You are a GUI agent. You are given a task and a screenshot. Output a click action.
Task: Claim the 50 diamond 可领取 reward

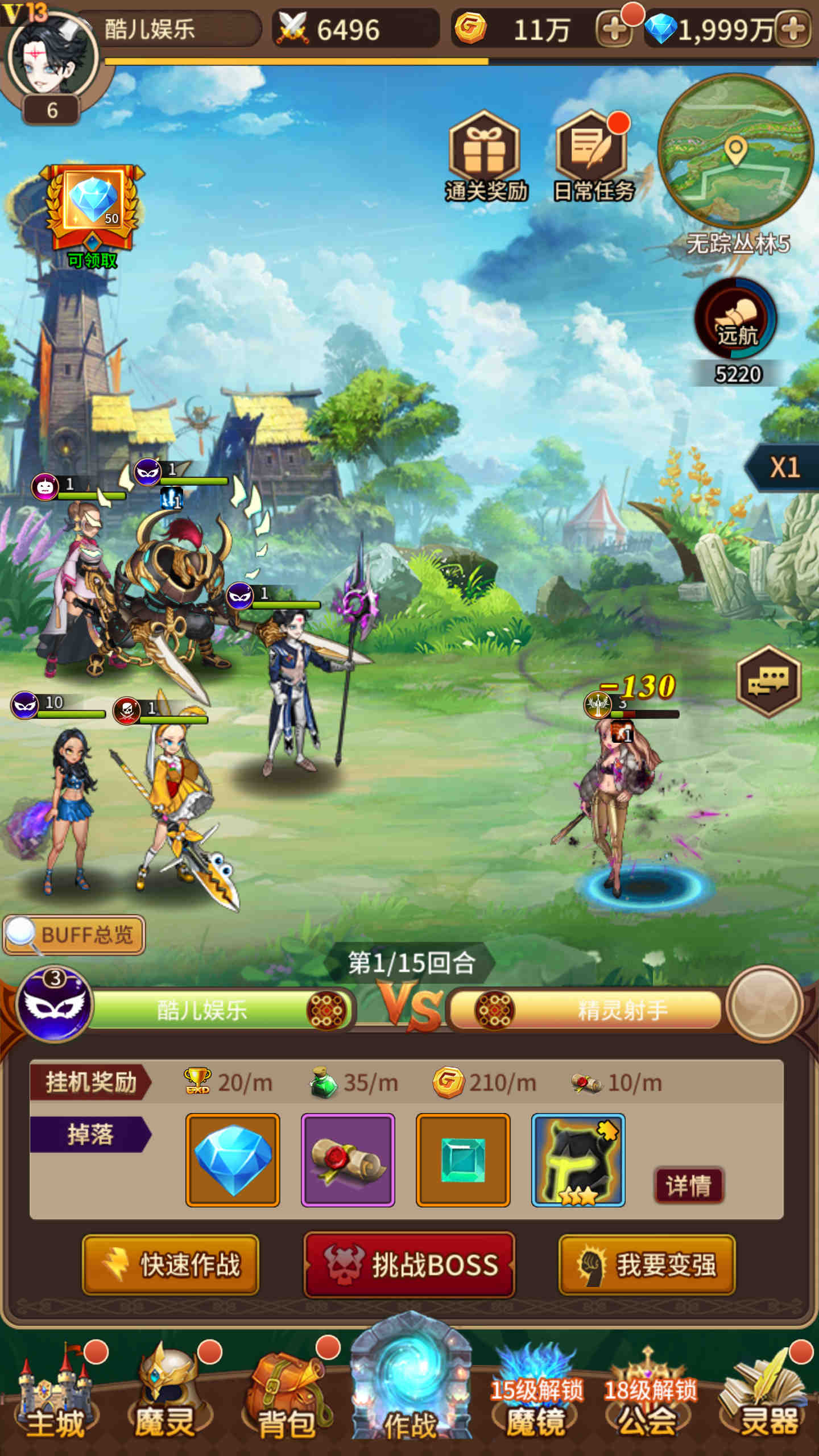(x=93, y=212)
